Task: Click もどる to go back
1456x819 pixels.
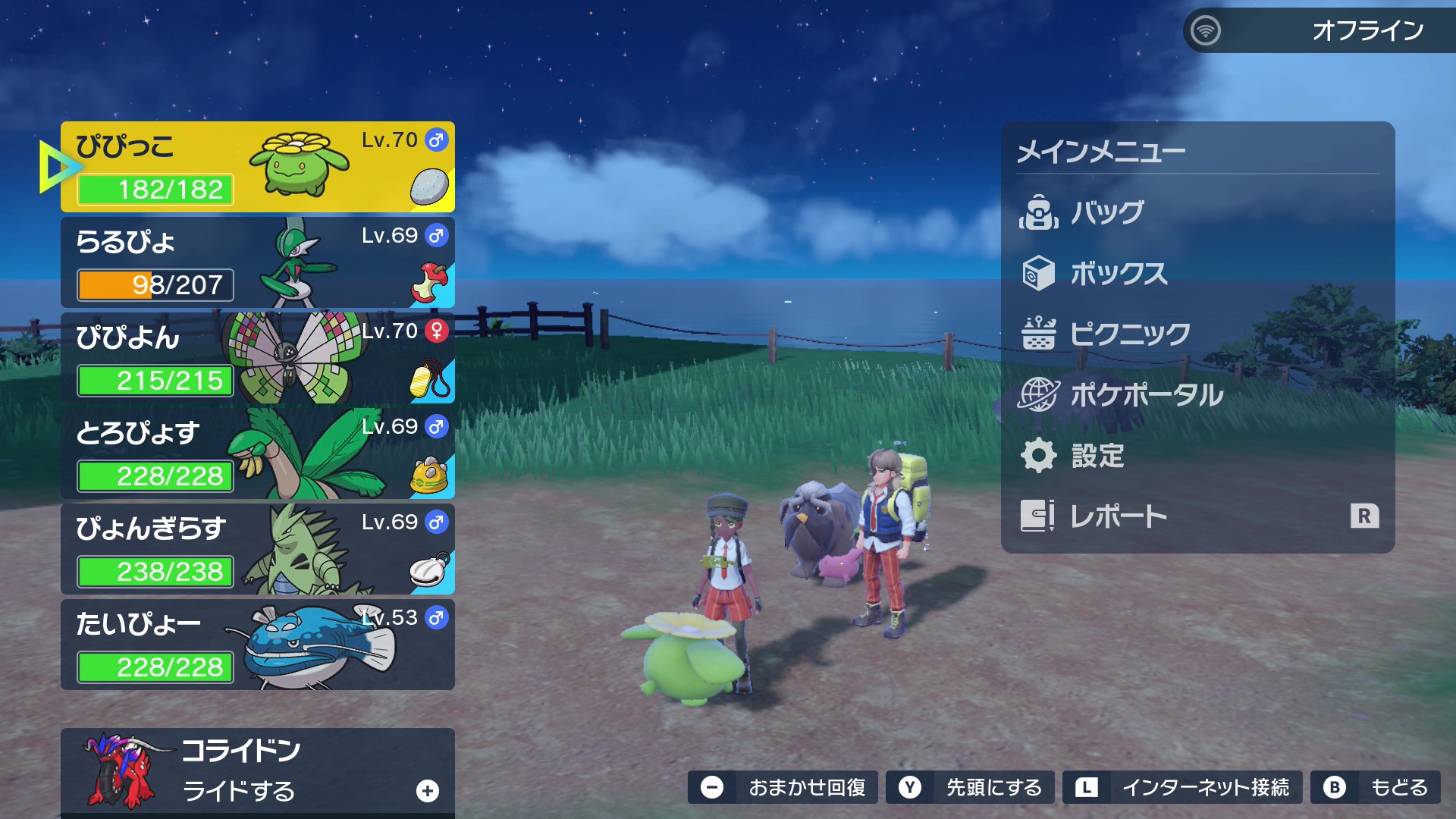Action: [x=1375, y=788]
